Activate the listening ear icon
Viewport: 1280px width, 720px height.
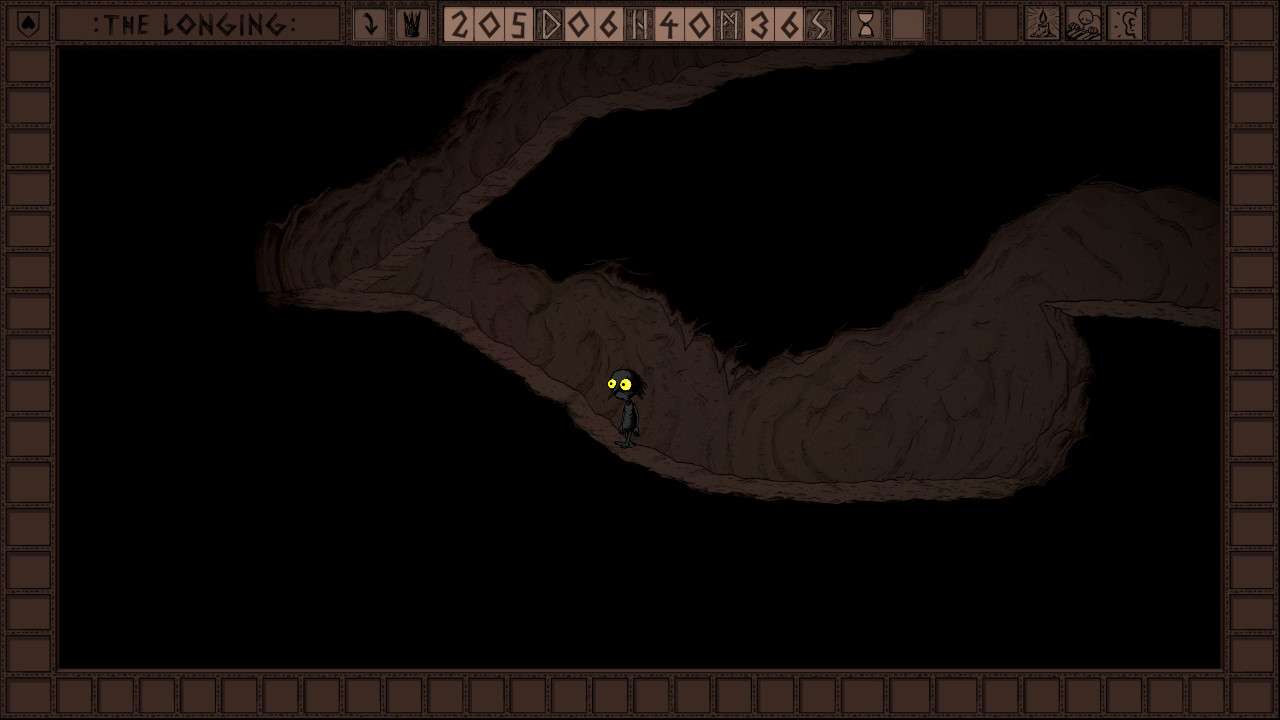pyautogui.click(x=1126, y=24)
